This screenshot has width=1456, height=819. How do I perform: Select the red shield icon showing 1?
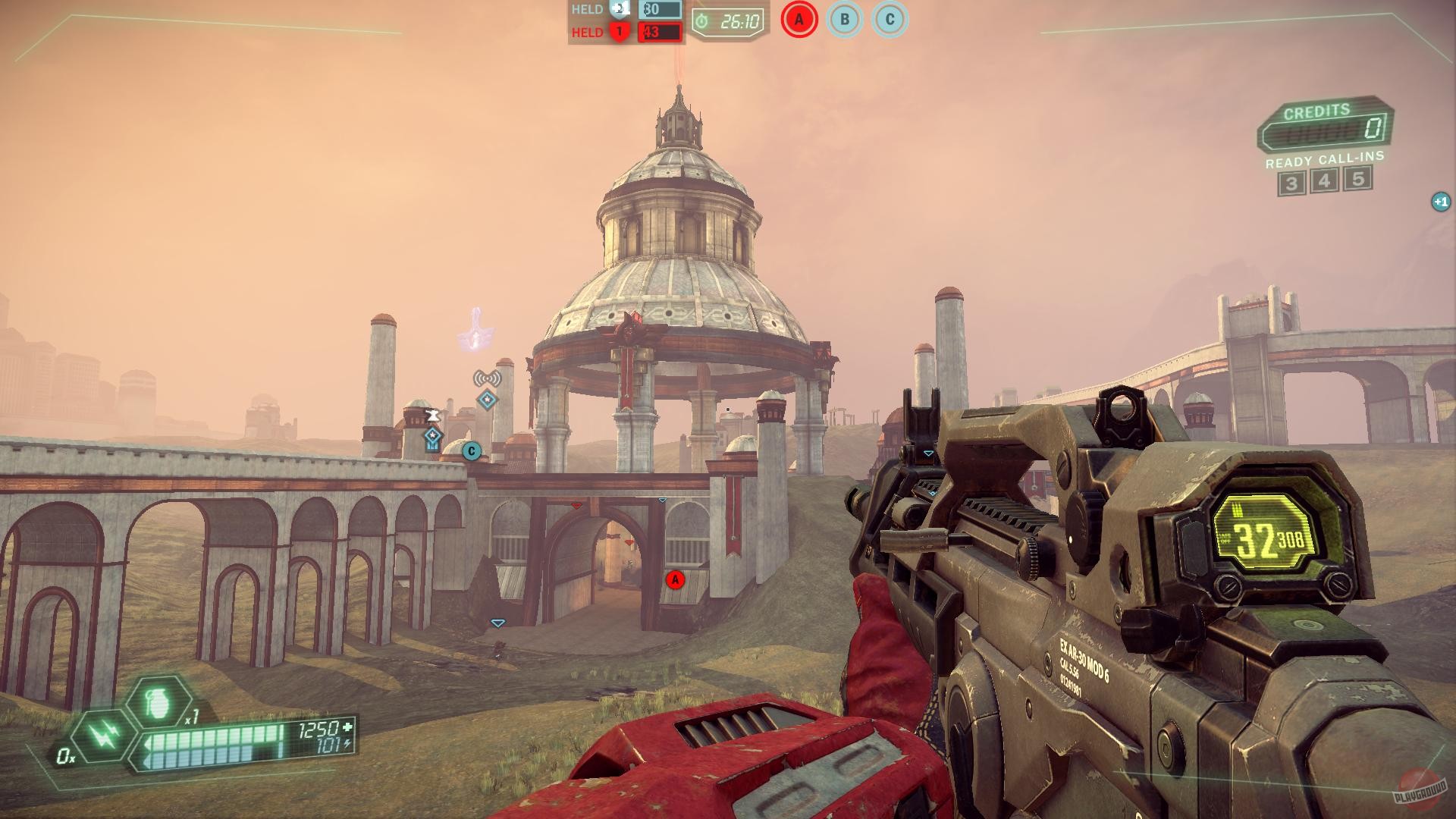tap(618, 33)
